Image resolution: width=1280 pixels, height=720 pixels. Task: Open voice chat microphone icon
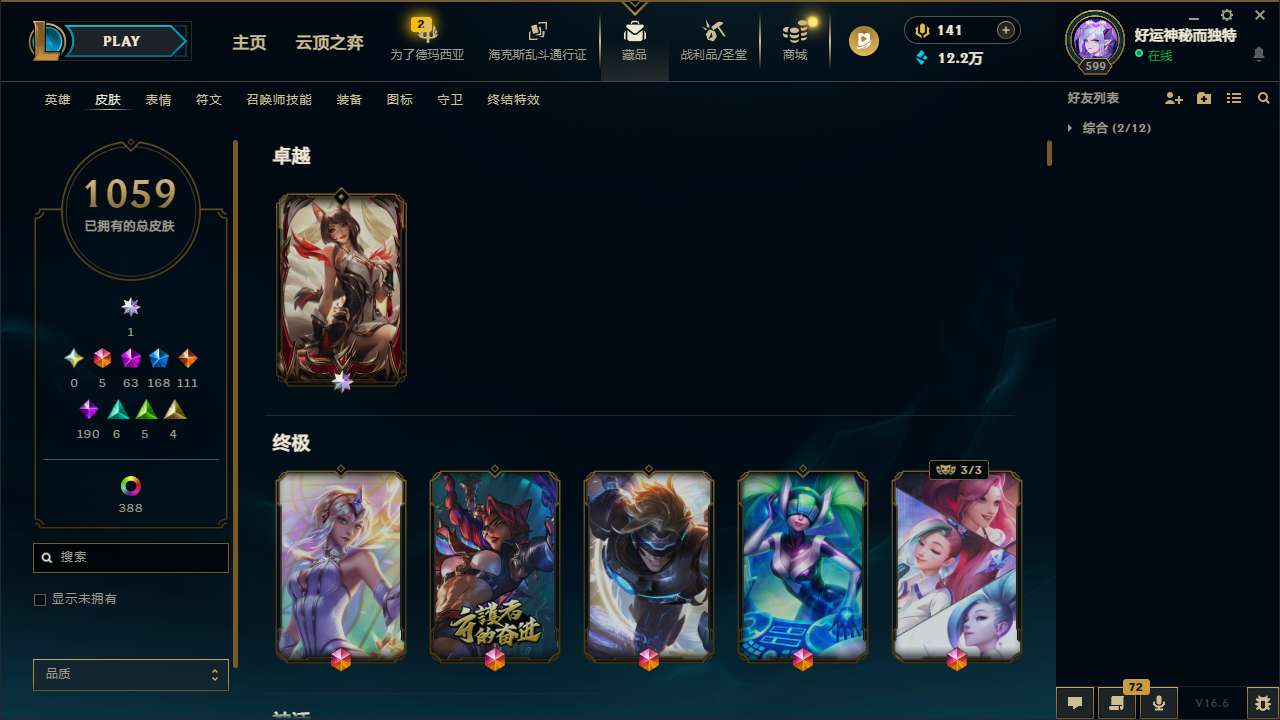coord(1158,702)
